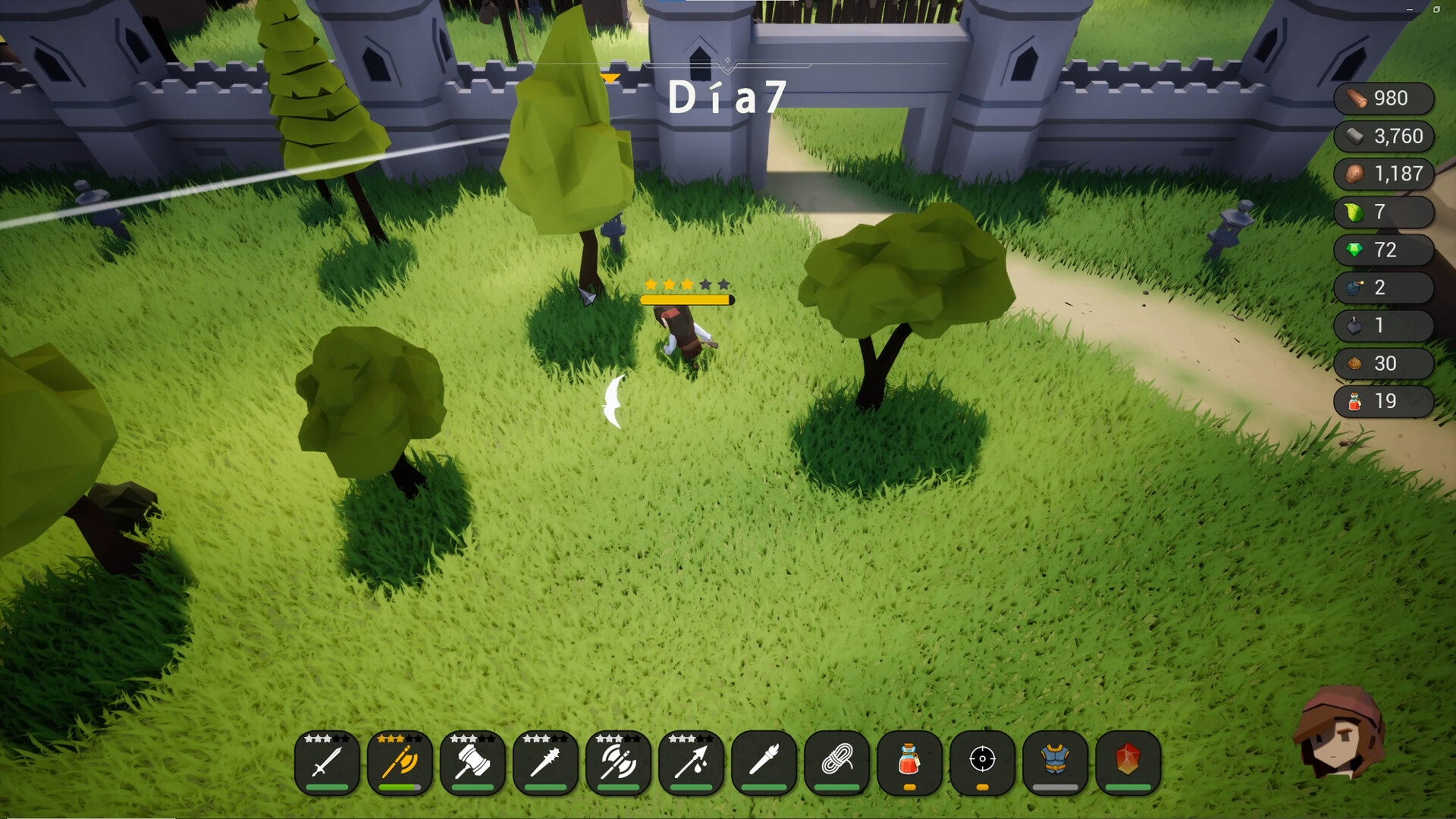The height and width of the screenshot is (819, 1456).
Task: Activate the crosshair target slot
Action: (x=982, y=761)
